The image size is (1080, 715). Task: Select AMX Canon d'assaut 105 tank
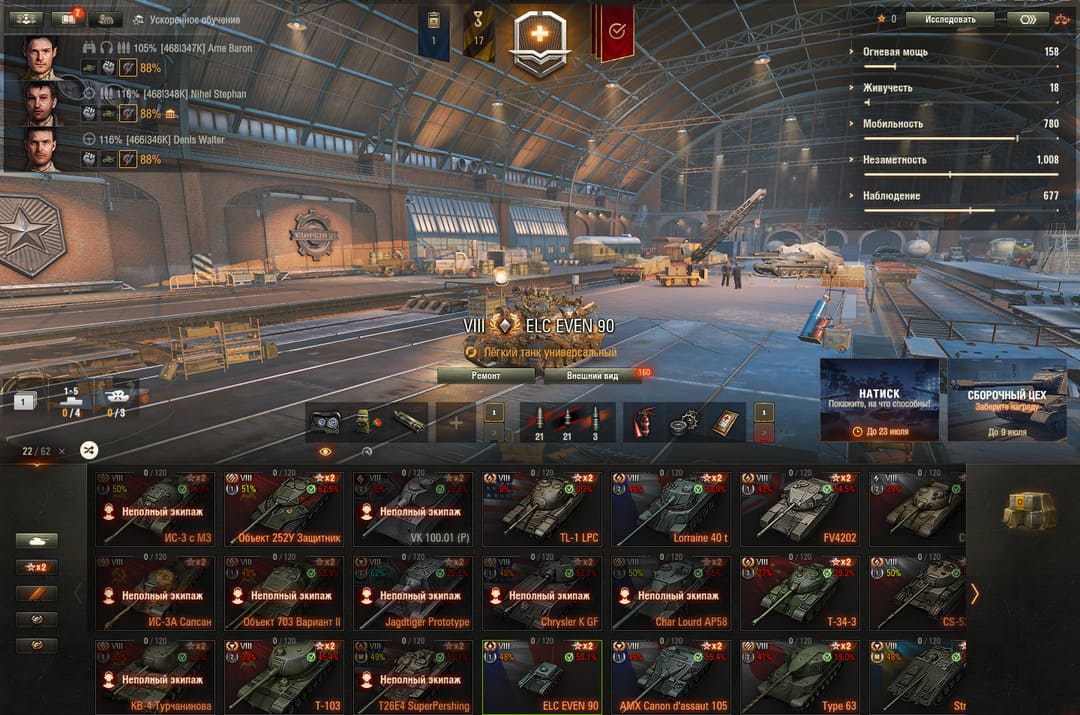[x=670, y=676]
